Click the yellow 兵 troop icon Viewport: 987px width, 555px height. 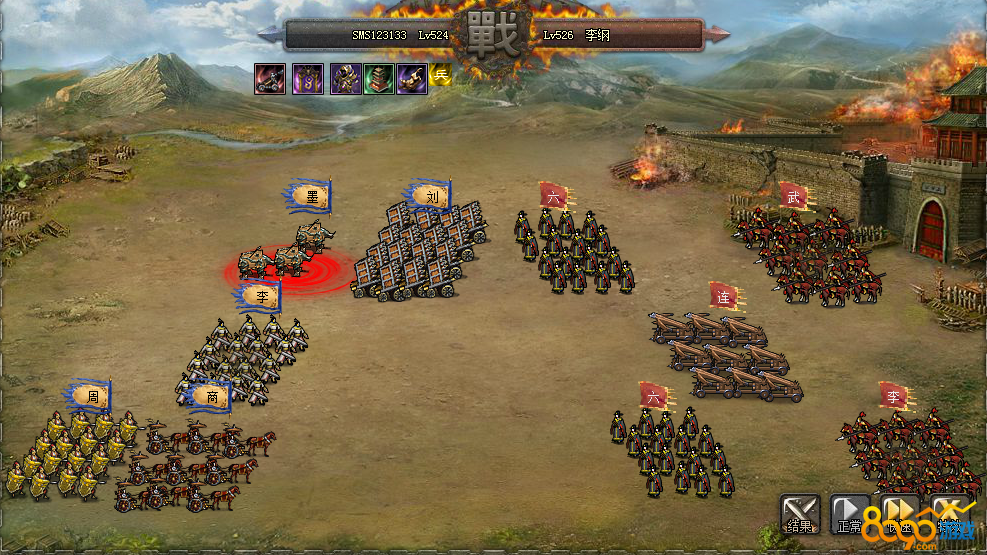pos(441,74)
